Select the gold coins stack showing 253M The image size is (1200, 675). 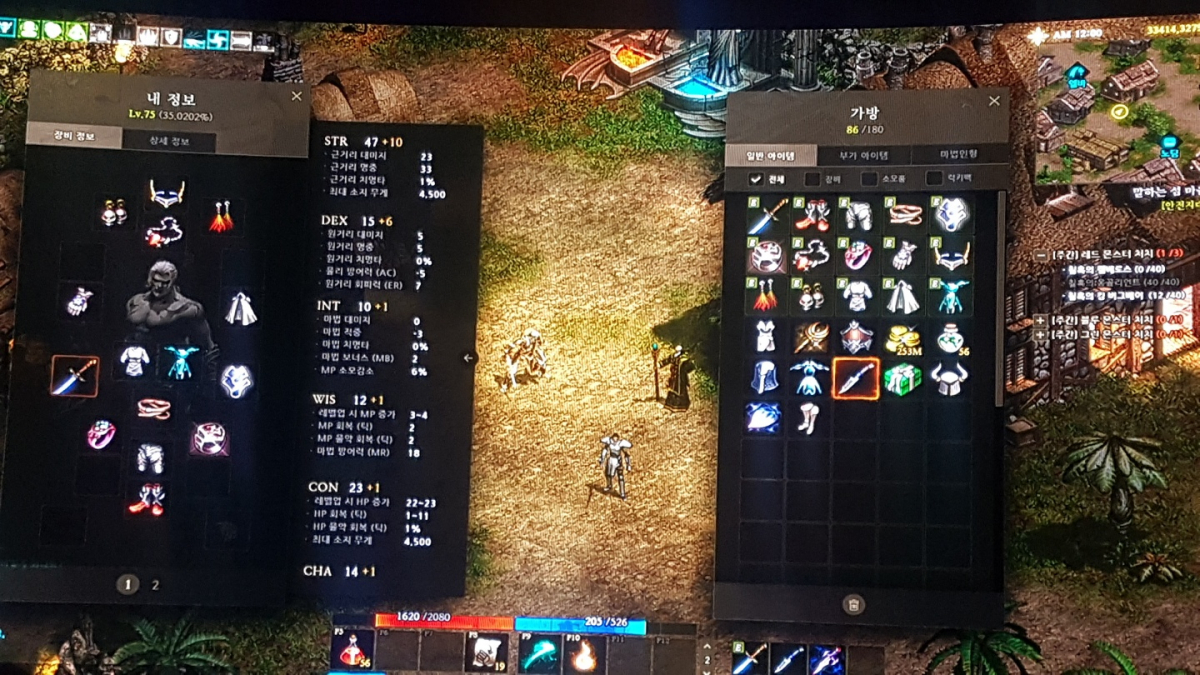(902, 338)
